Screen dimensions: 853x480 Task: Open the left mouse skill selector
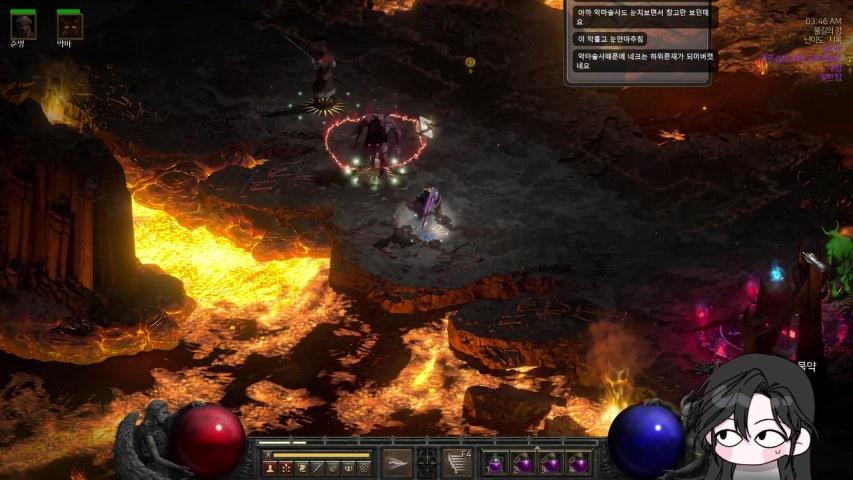(397, 461)
